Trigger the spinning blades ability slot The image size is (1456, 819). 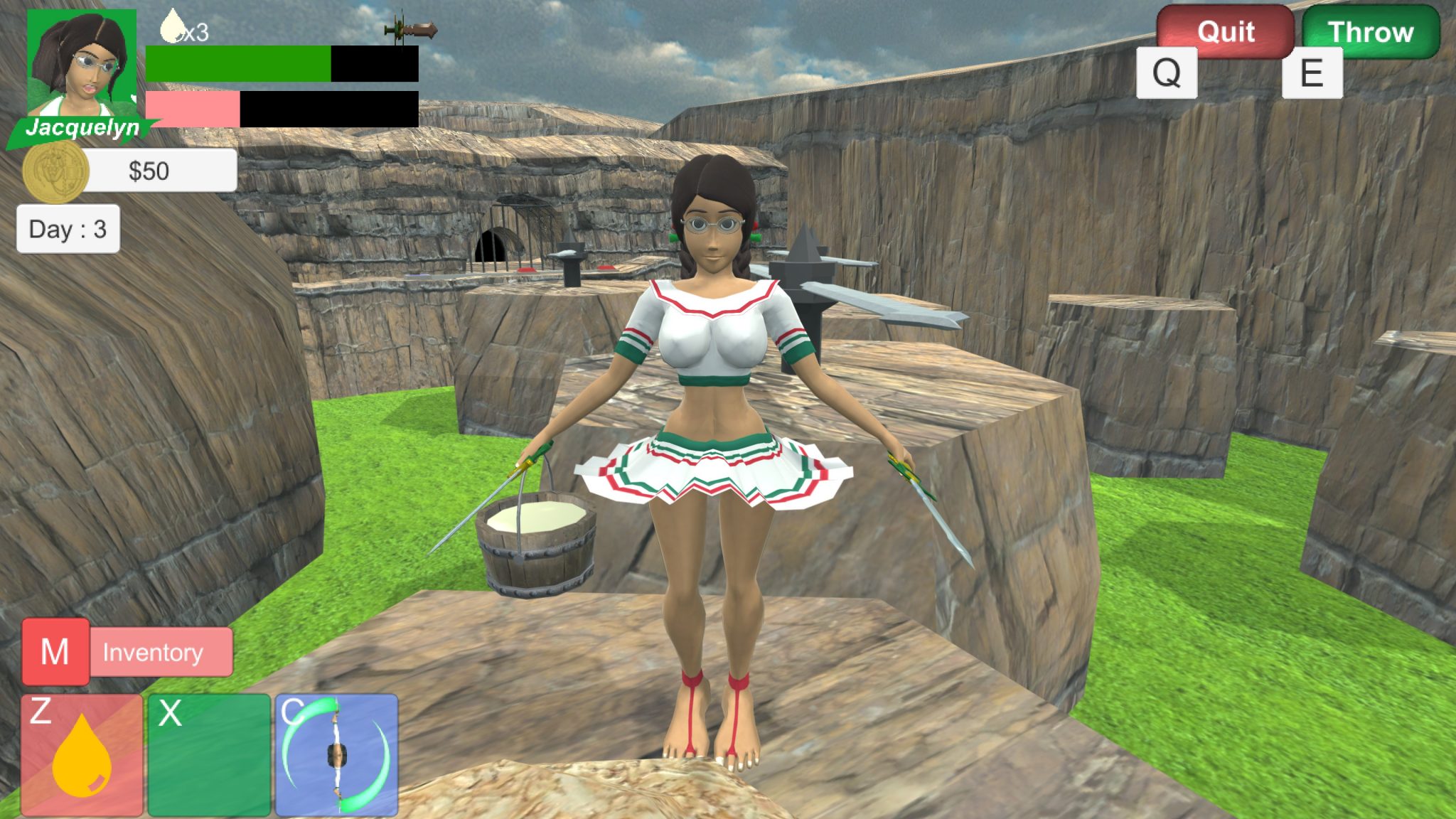click(x=336, y=755)
